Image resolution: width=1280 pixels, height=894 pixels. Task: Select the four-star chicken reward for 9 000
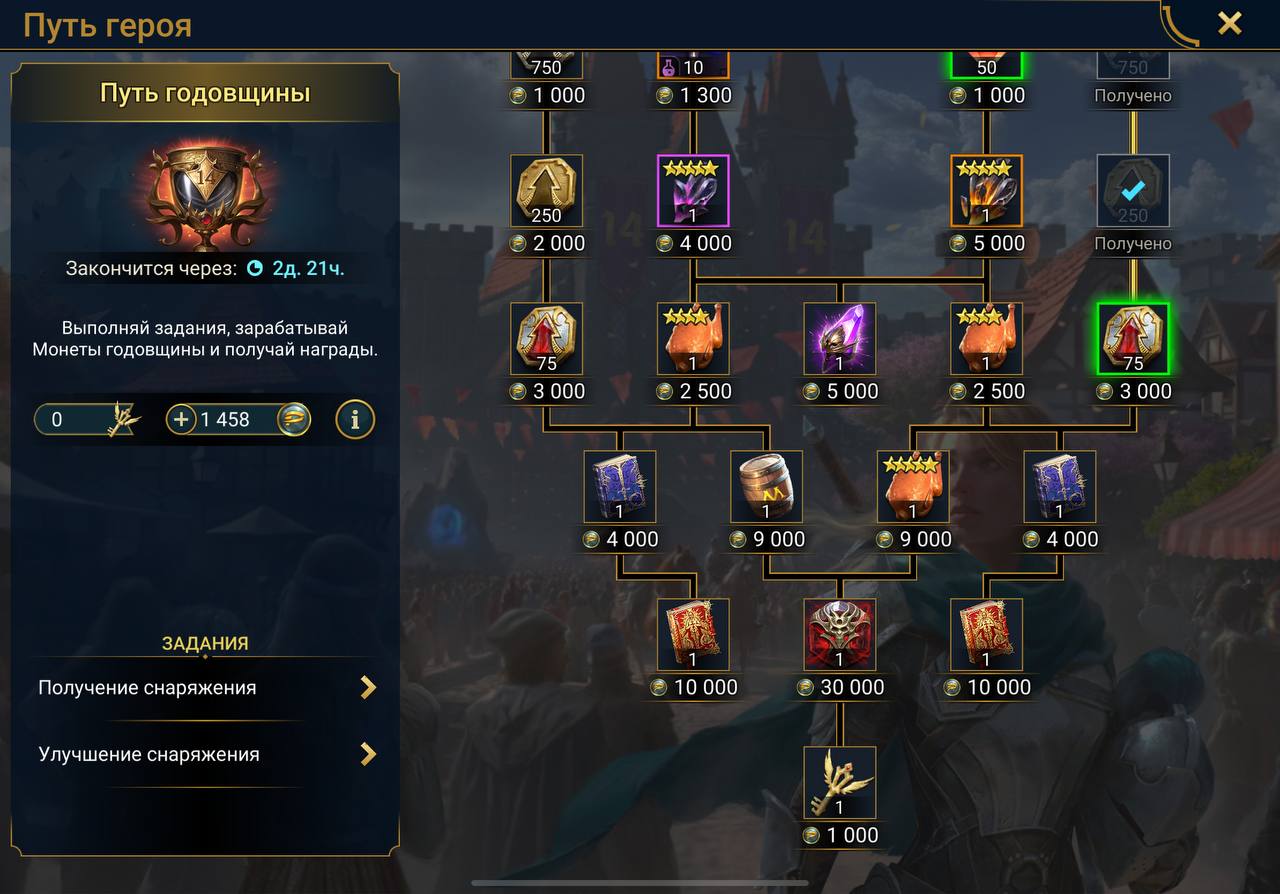(x=913, y=487)
